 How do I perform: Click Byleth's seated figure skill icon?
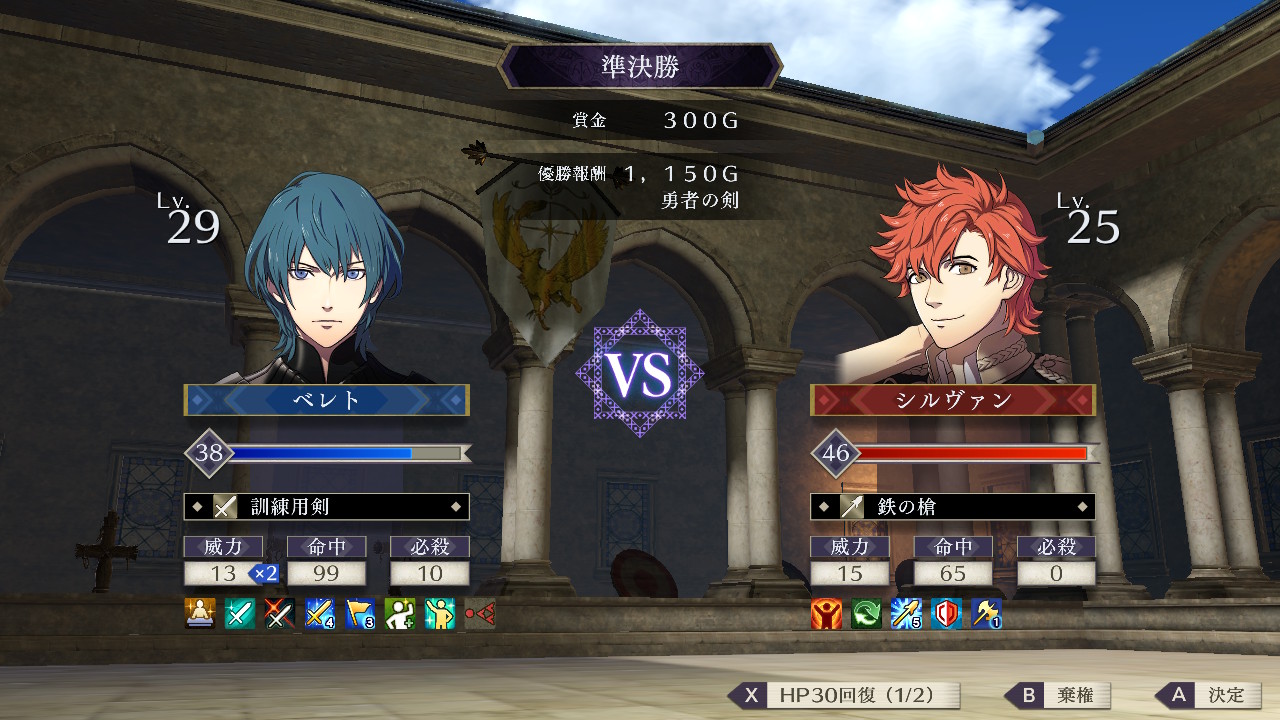(x=200, y=613)
